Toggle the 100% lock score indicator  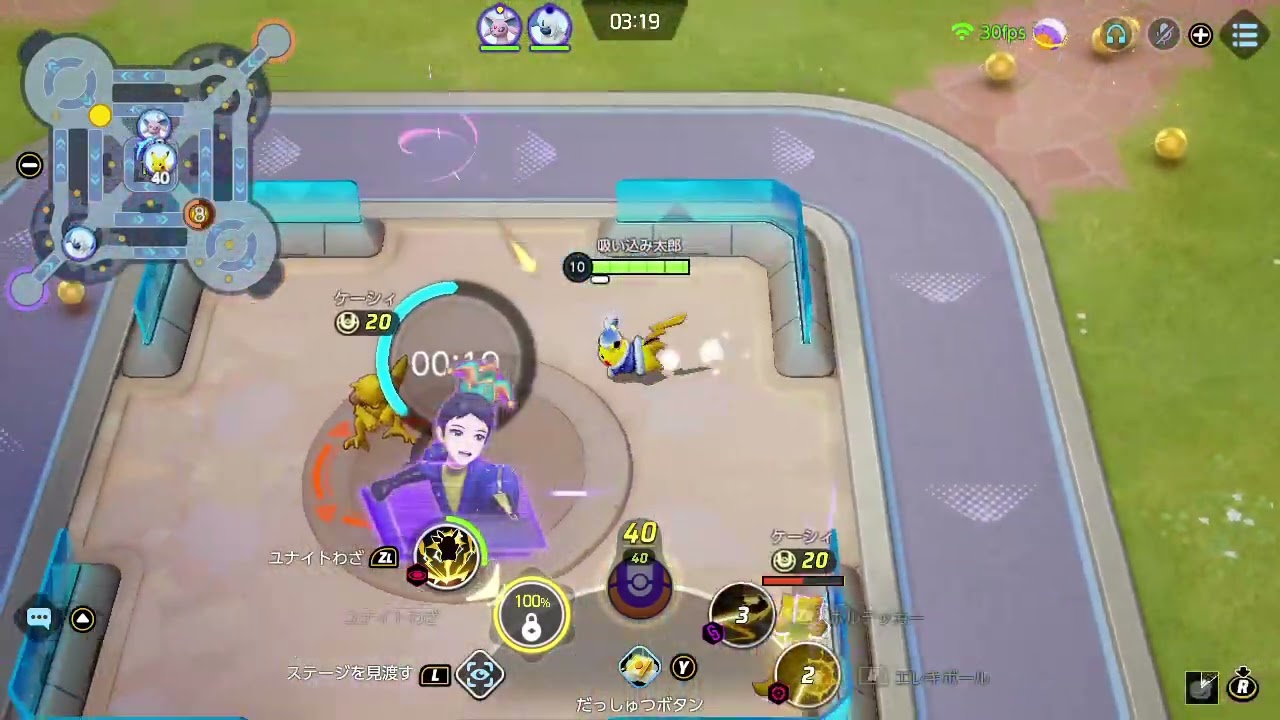click(x=531, y=612)
